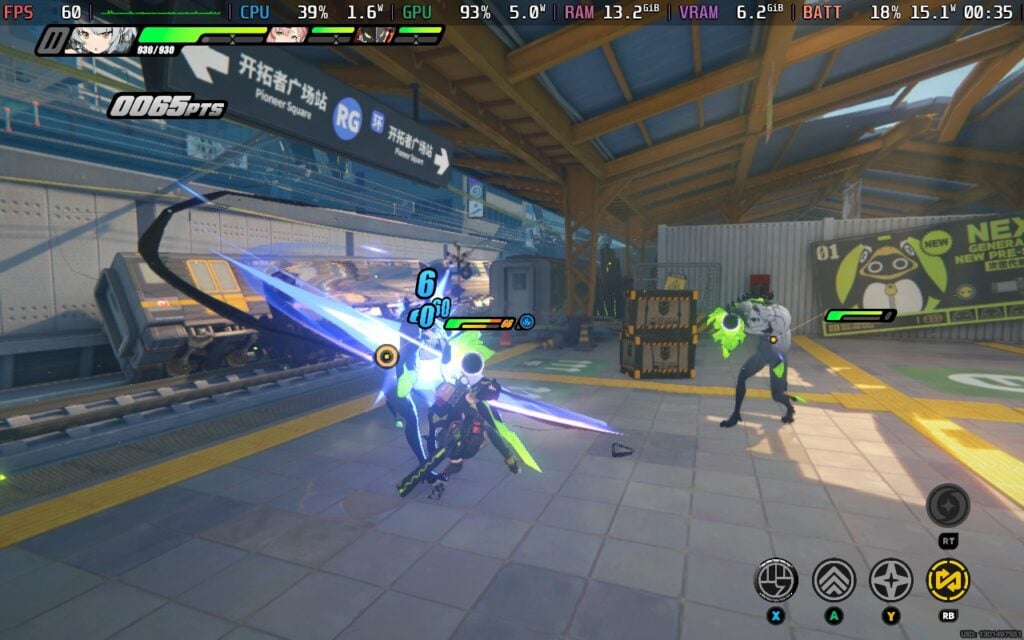Image resolution: width=1024 pixels, height=640 pixels.
Task: Use the four-point star special attack
Action: (890, 578)
